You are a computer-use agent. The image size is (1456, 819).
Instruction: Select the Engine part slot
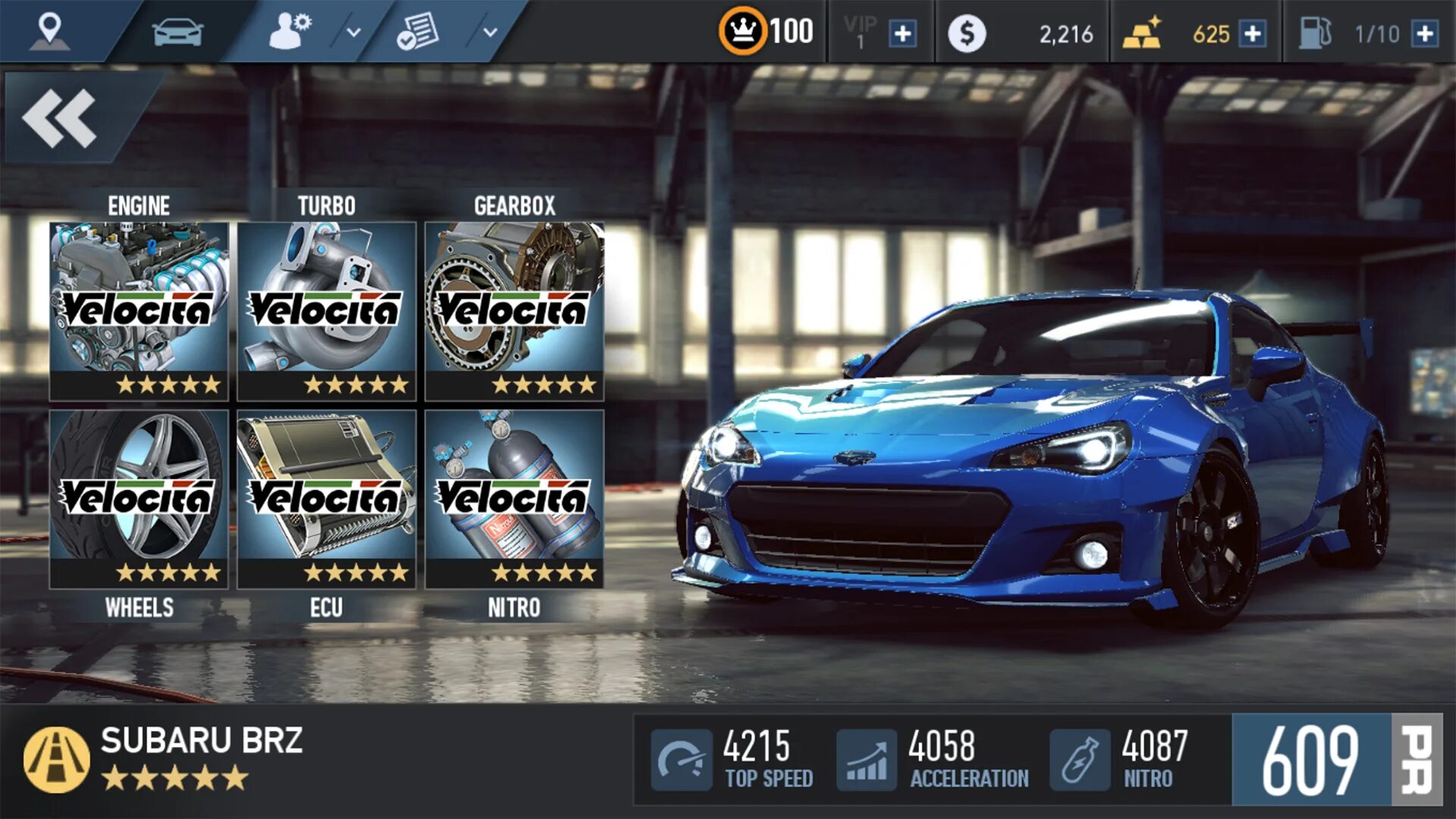139,311
